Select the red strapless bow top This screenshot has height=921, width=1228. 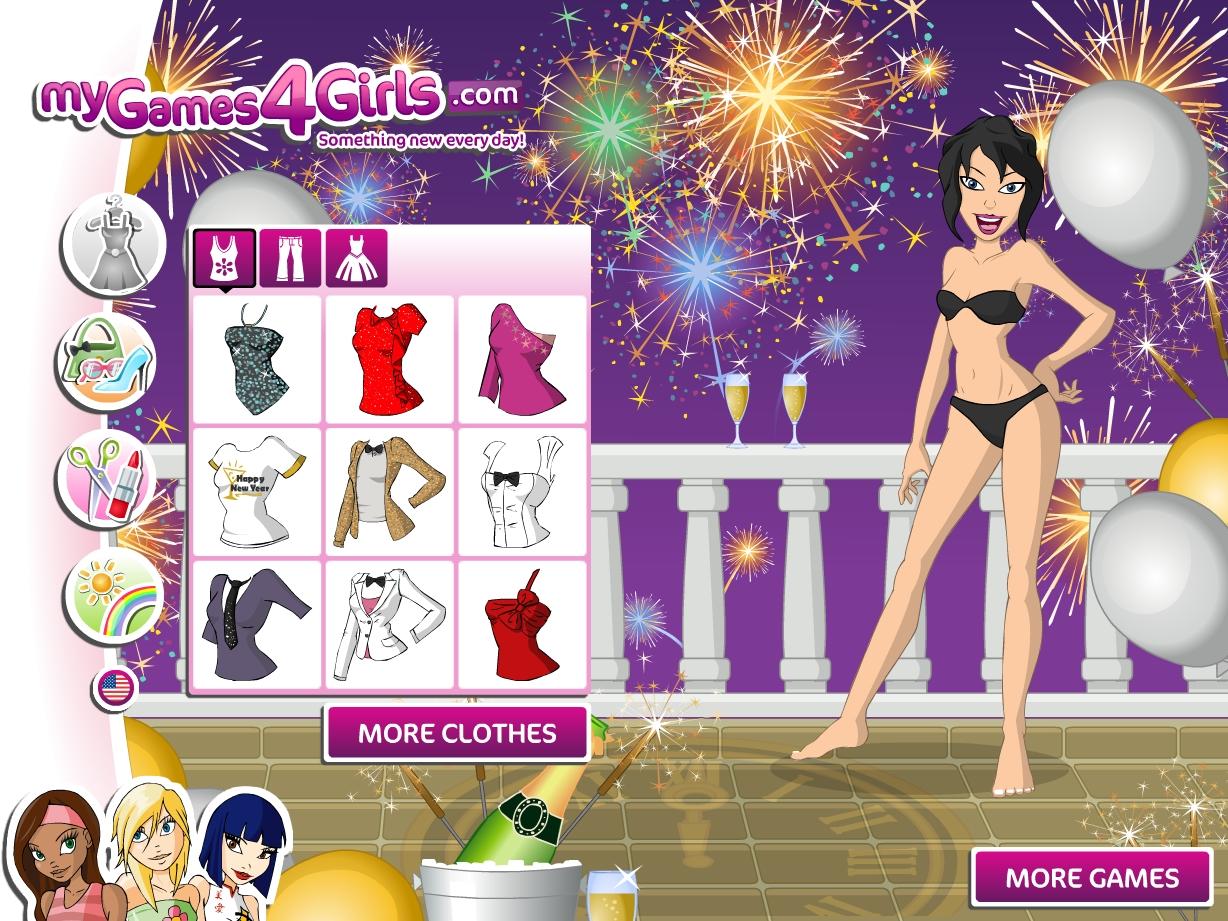(x=522, y=625)
